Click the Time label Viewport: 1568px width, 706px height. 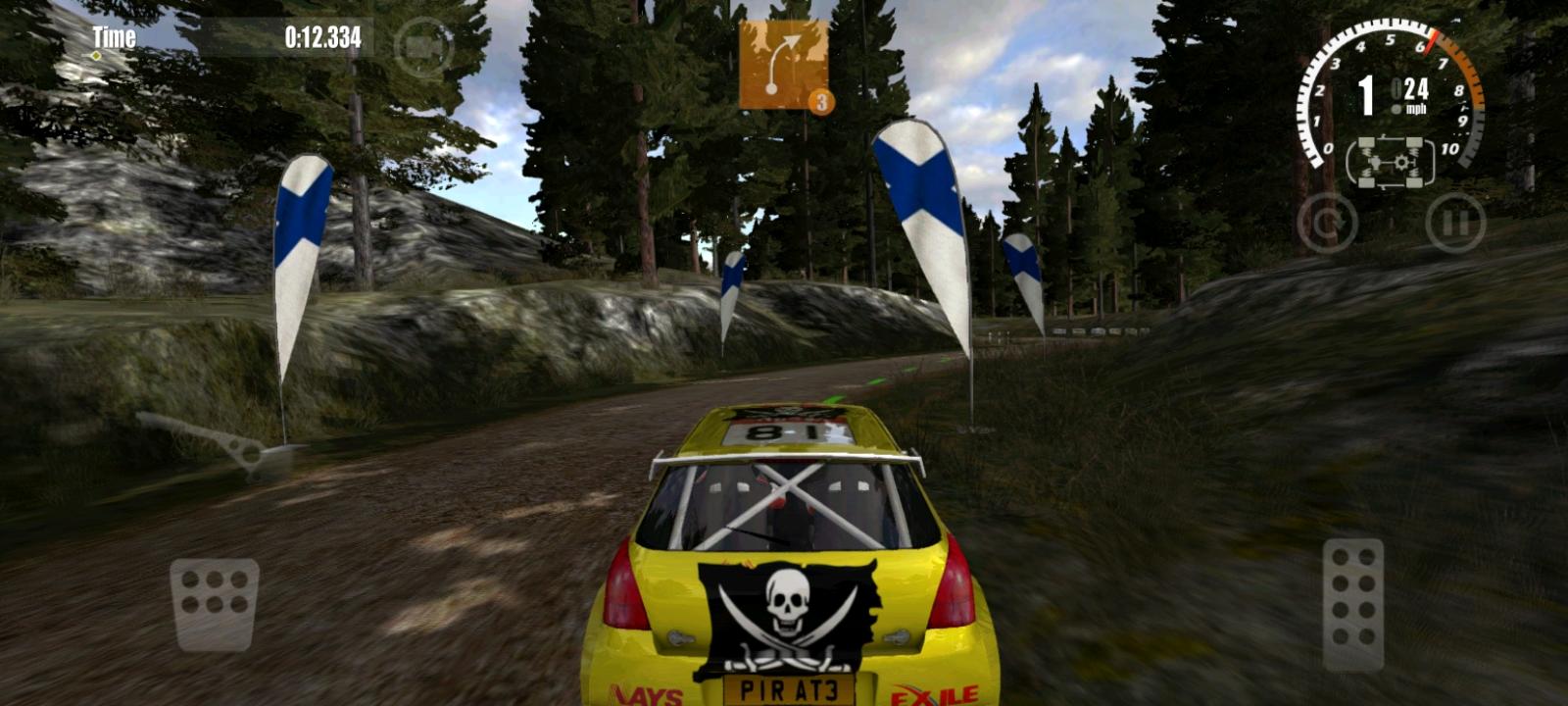tap(112, 37)
